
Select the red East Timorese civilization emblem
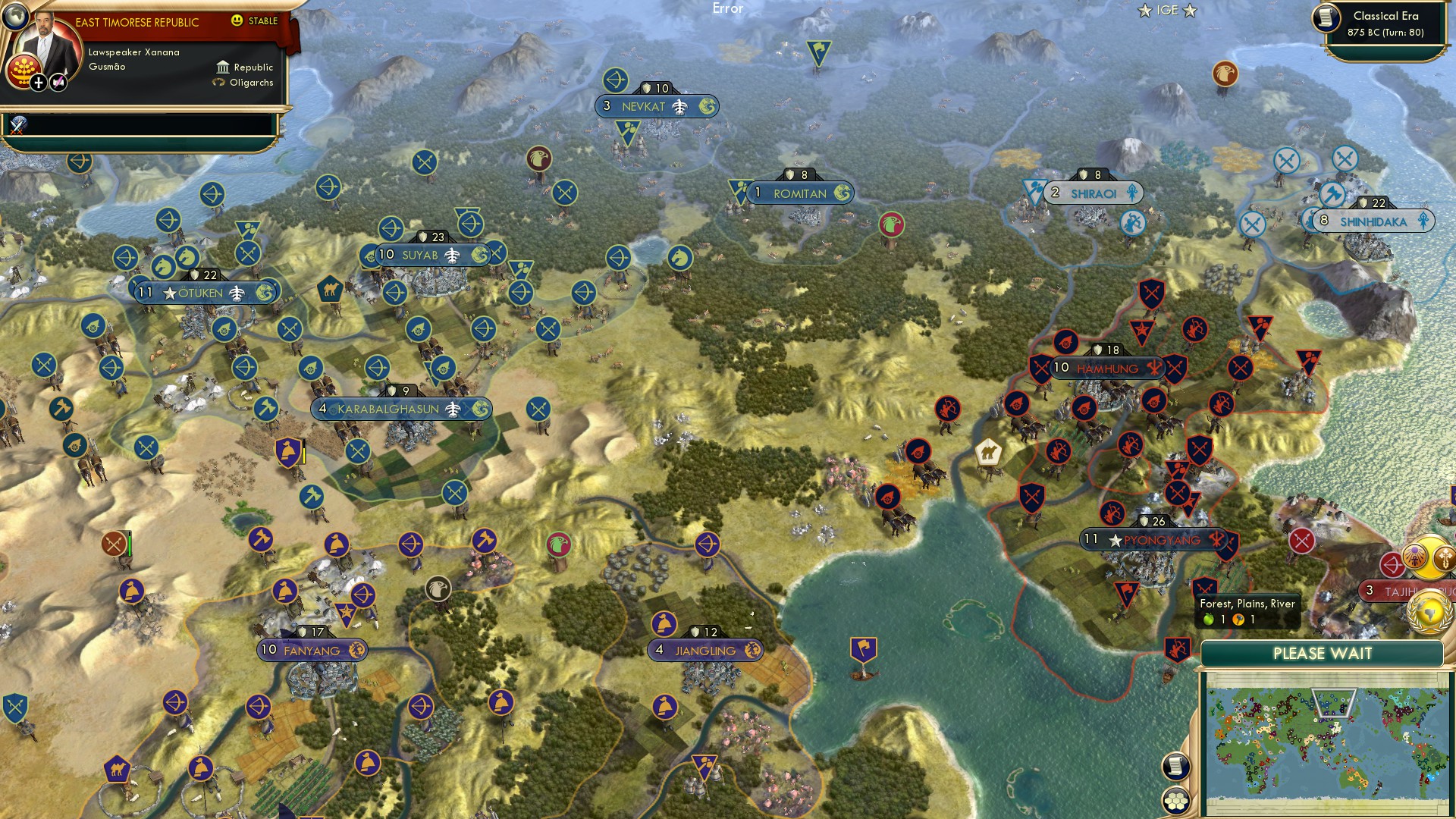26,71
